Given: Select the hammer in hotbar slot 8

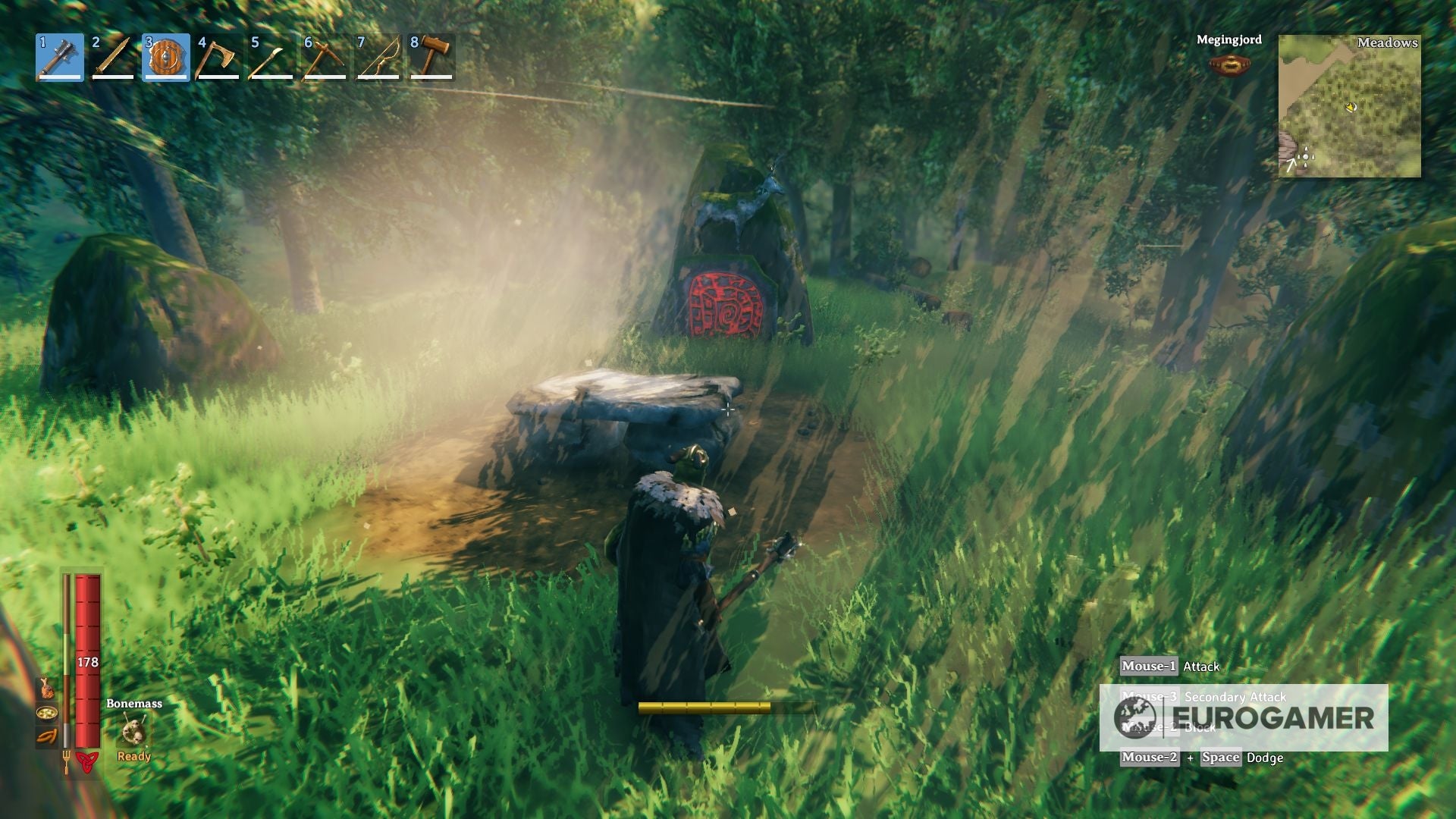Looking at the screenshot, I should 430,57.
